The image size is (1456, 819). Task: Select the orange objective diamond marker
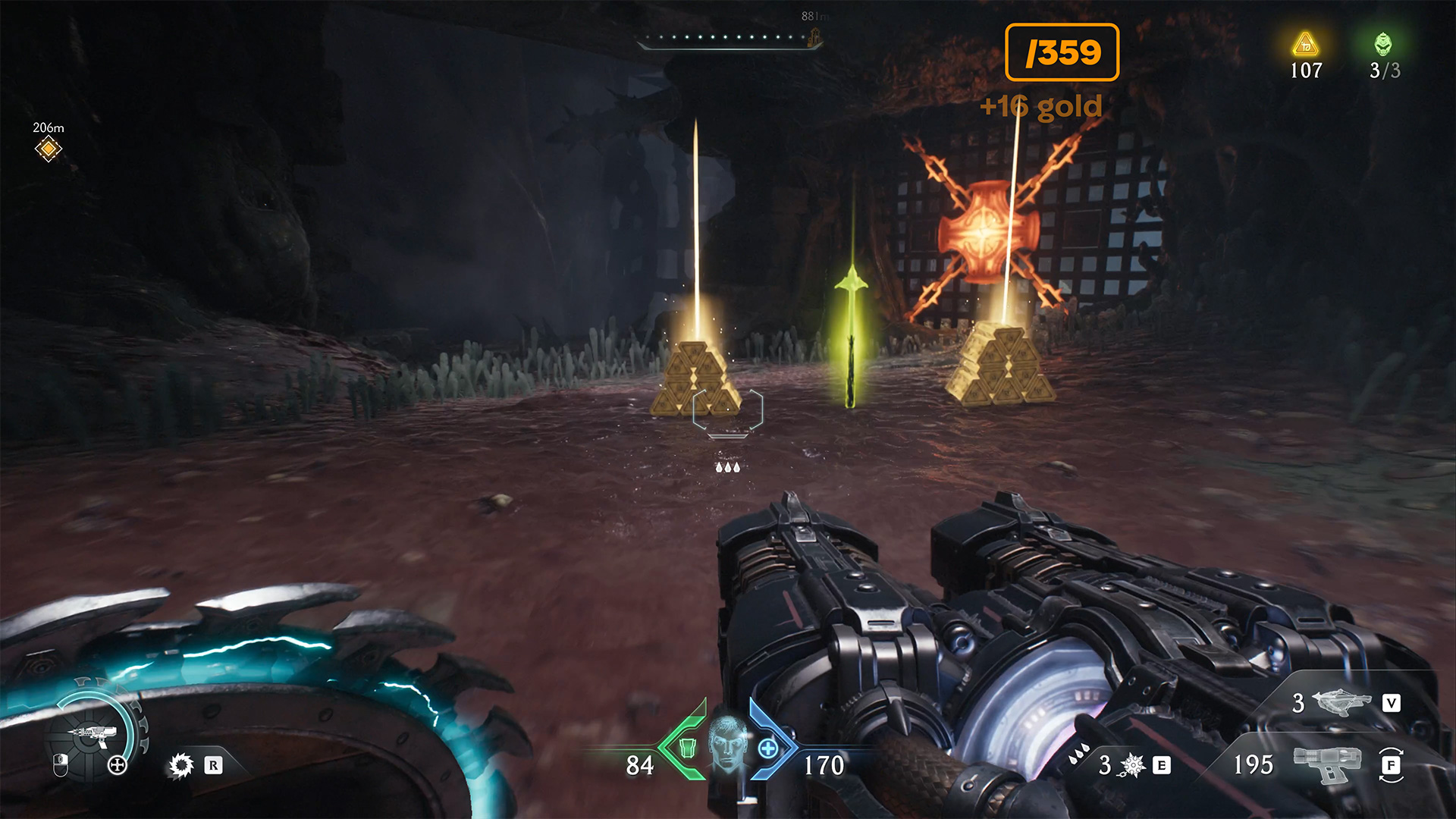pos(49,149)
